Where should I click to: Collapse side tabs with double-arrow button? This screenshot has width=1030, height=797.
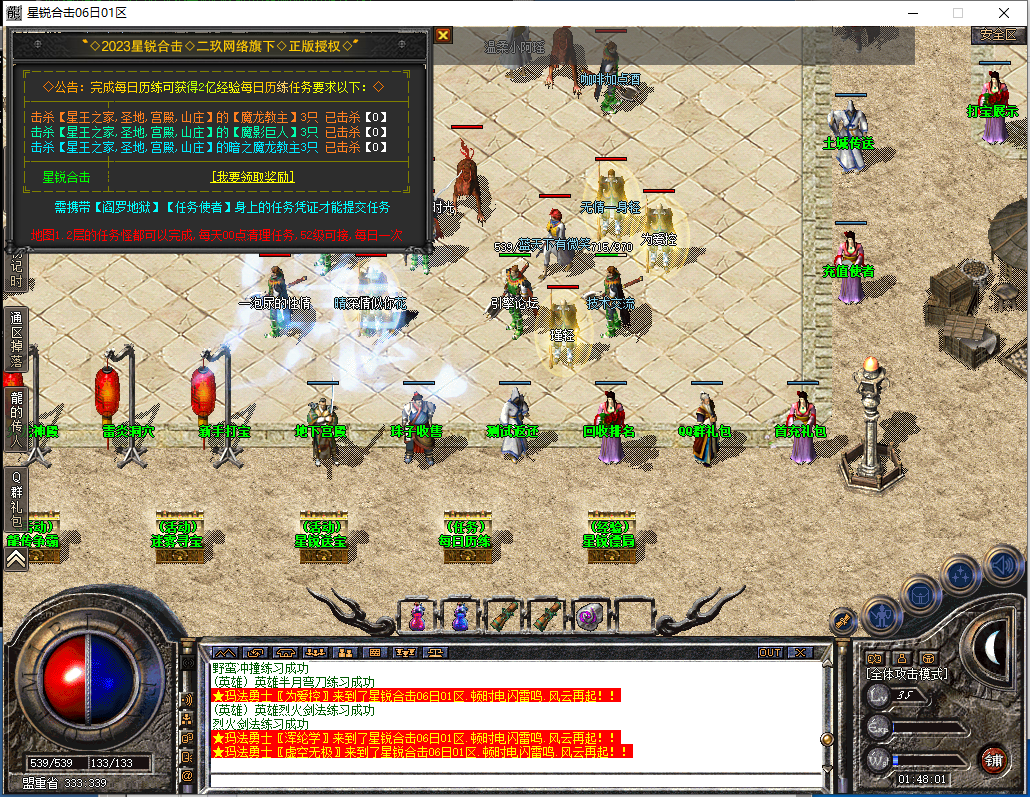pos(16,560)
